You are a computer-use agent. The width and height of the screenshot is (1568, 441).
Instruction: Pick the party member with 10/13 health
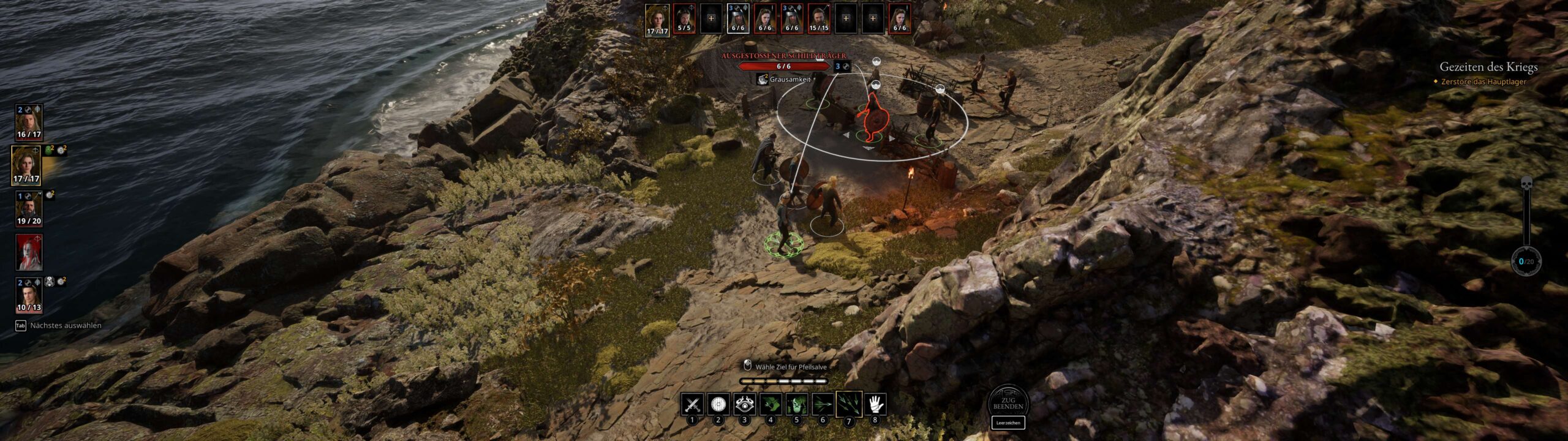click(x=29, y=295)
